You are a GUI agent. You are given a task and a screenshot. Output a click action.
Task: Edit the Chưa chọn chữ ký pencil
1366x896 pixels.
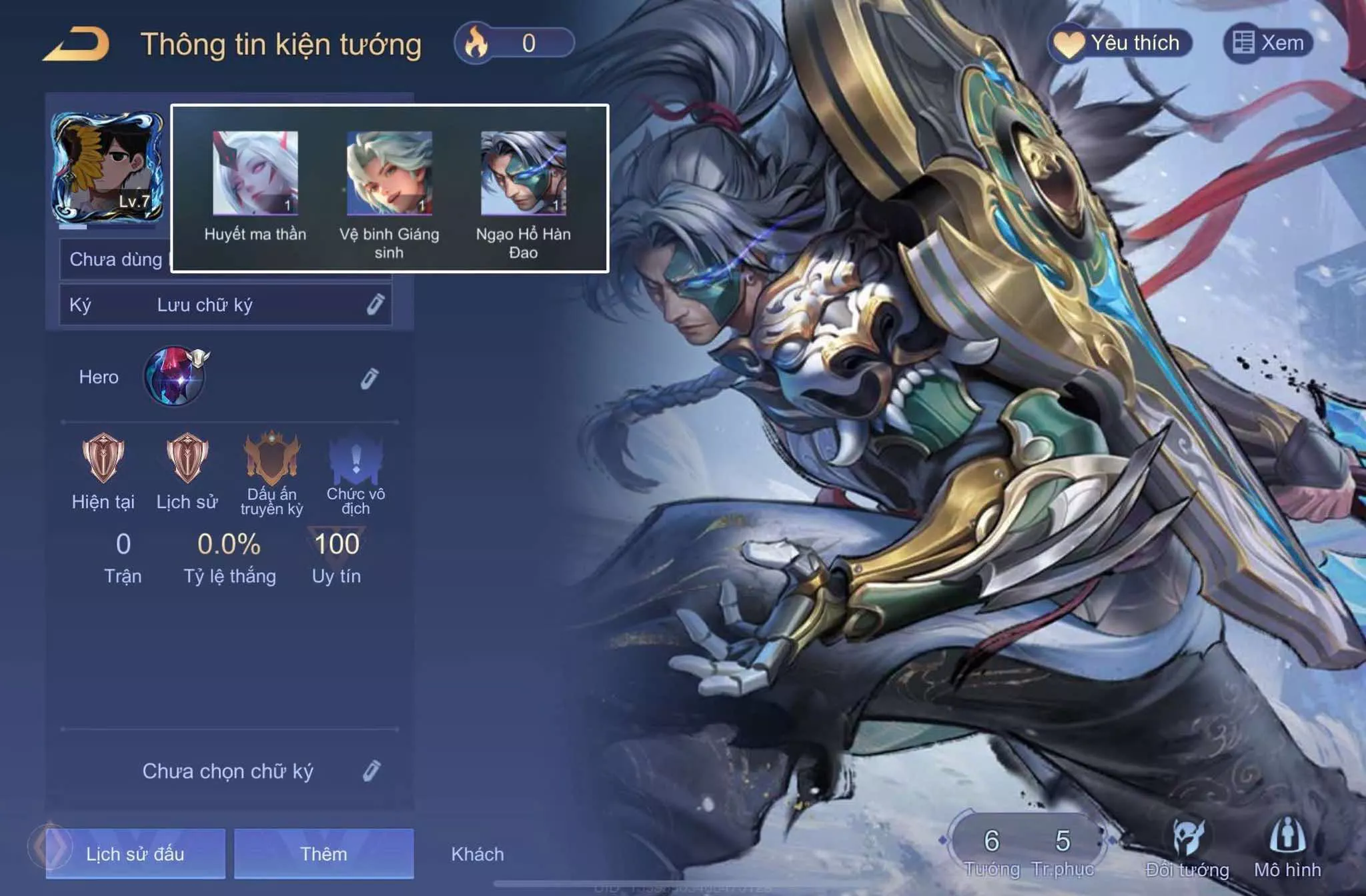[x=372, y=771]
